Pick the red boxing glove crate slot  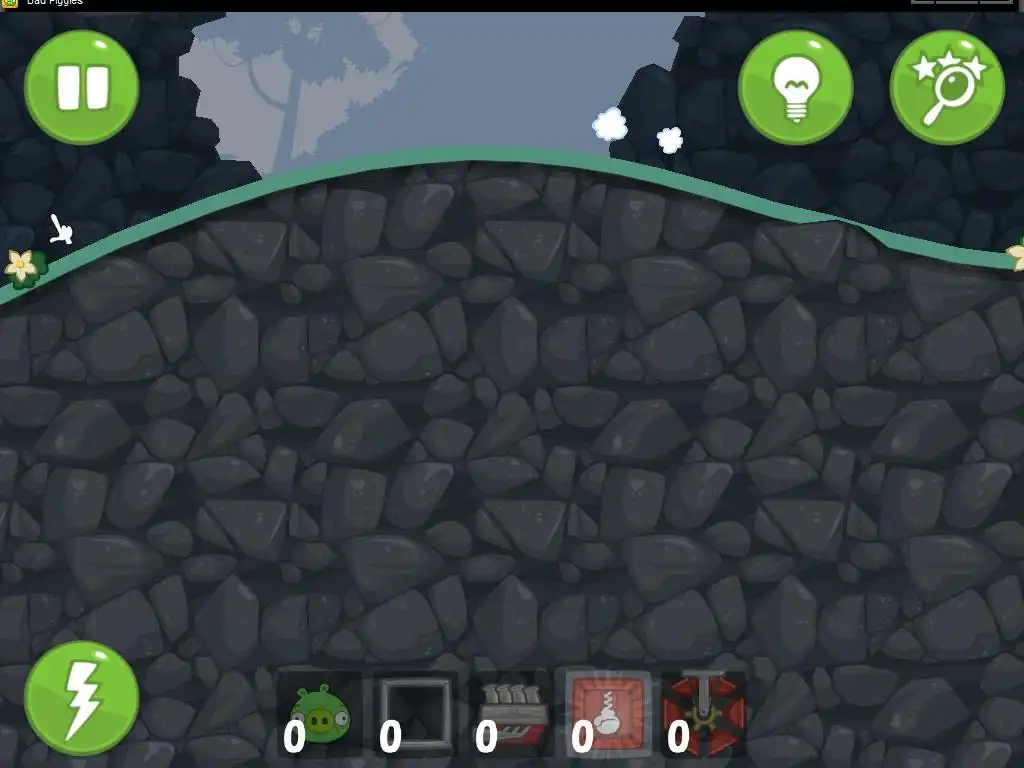point(608,713)
